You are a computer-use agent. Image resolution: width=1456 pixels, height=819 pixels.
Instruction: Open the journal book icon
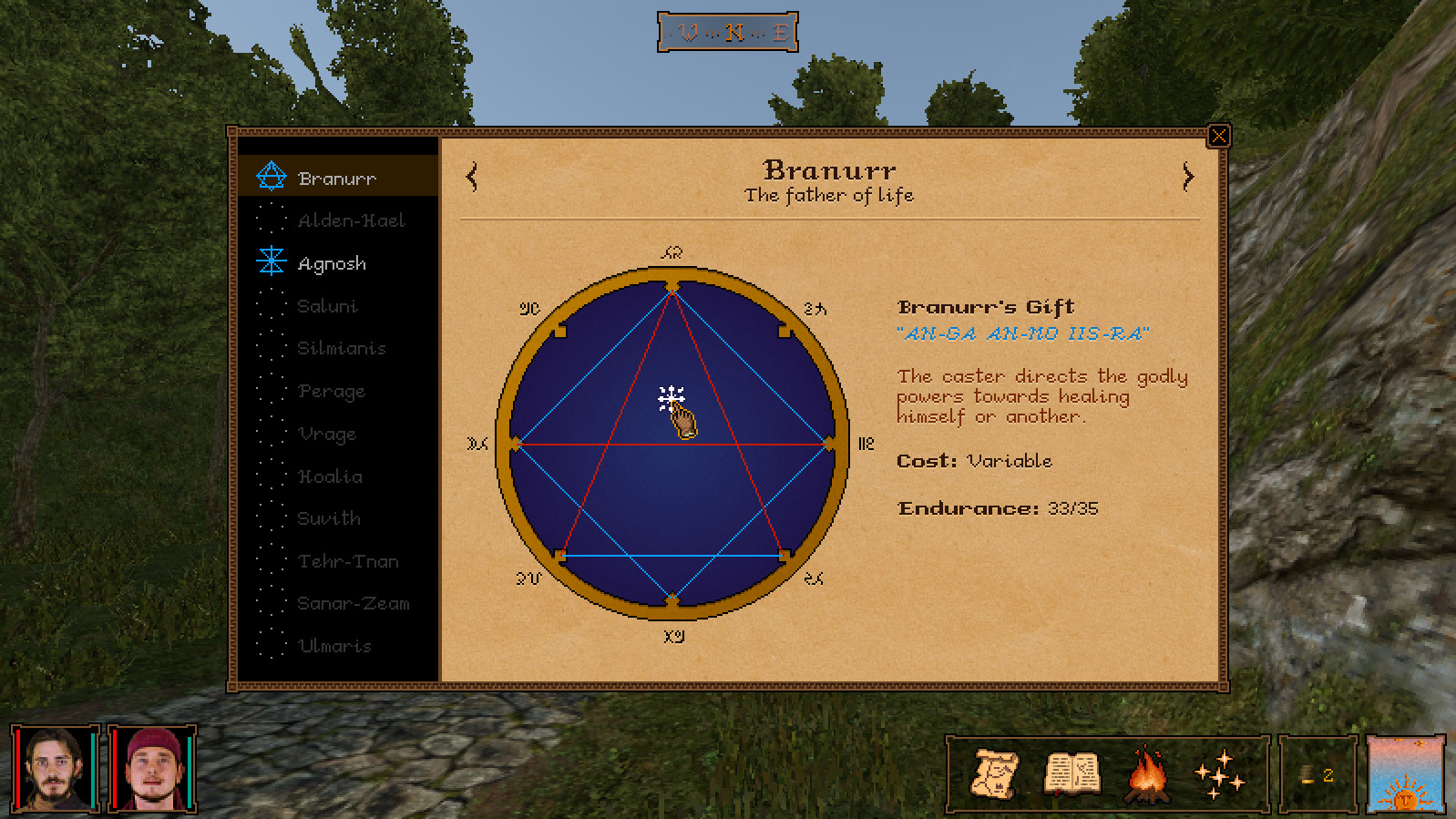click(x=1071, y=775)
